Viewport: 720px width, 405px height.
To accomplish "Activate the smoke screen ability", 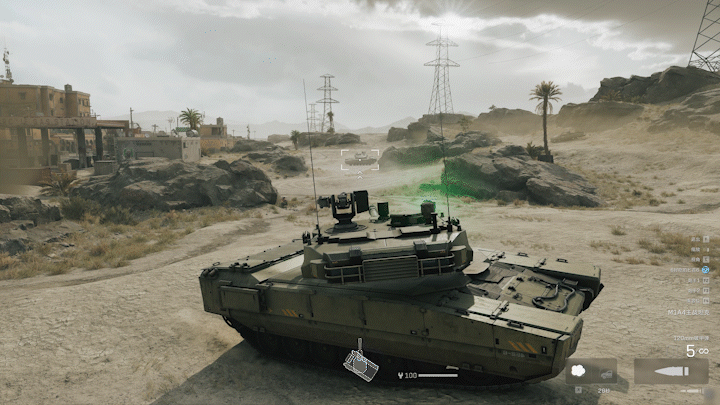I will [578, 372].
